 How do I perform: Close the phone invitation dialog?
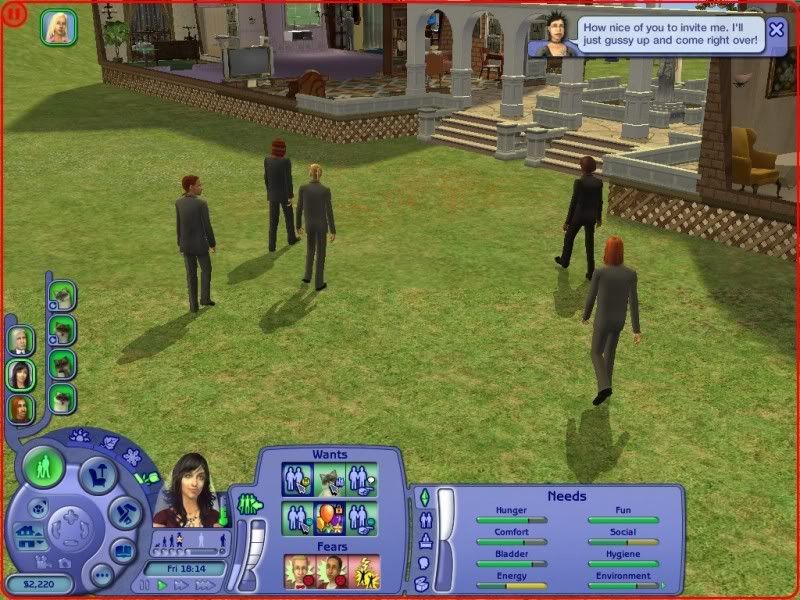pos(776,29)
